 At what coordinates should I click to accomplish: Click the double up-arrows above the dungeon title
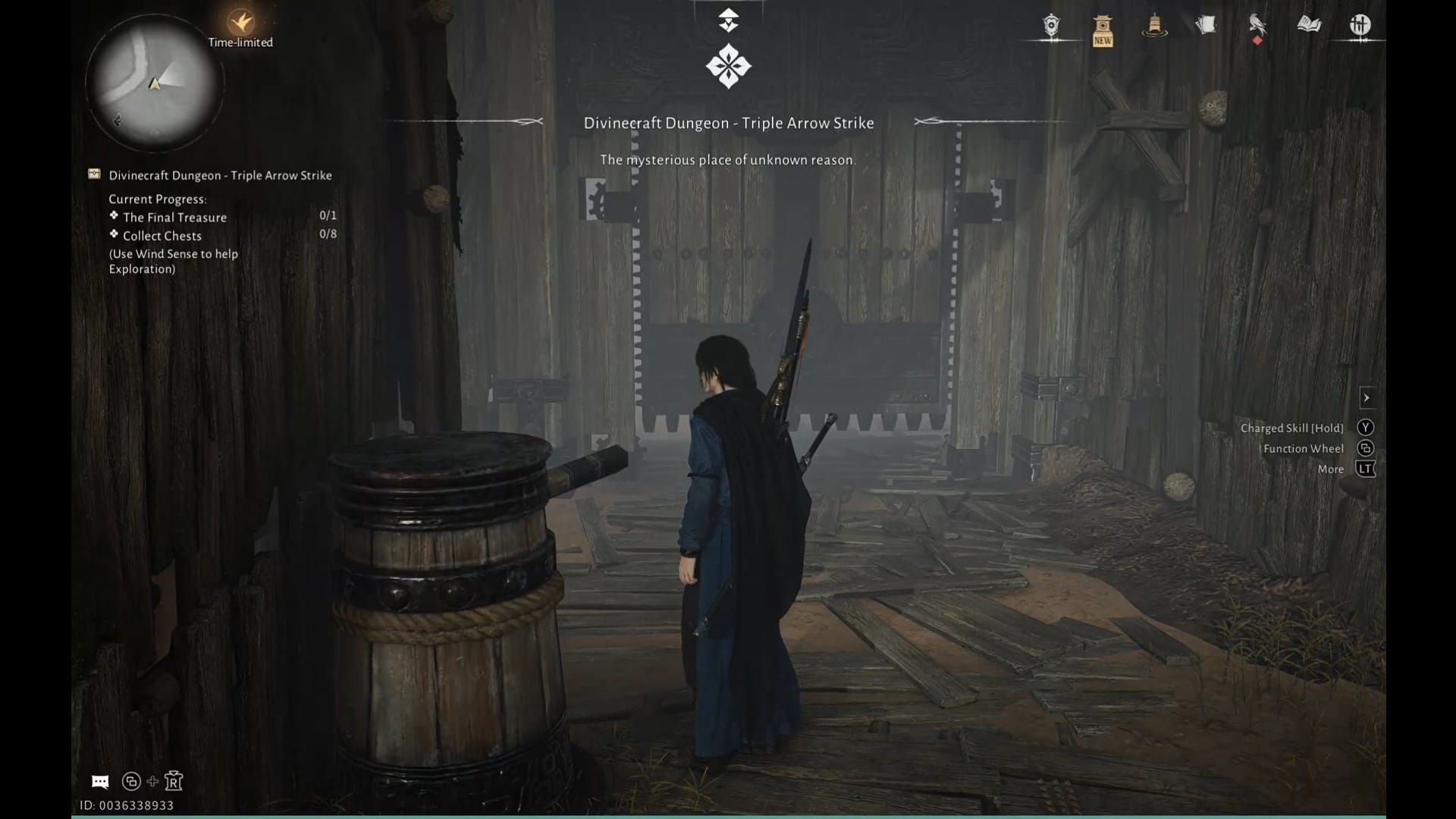(x=728, y=19)
